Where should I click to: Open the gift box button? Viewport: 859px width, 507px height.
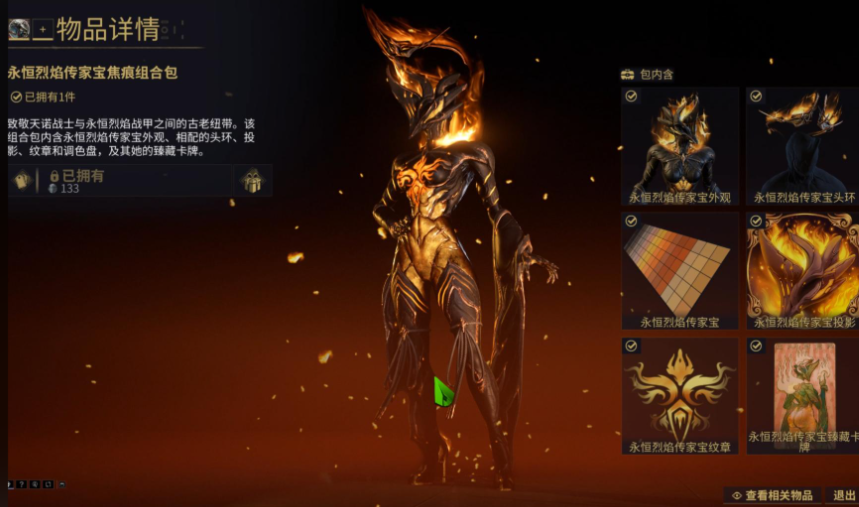pyautogui.click(x=251, y=181)
